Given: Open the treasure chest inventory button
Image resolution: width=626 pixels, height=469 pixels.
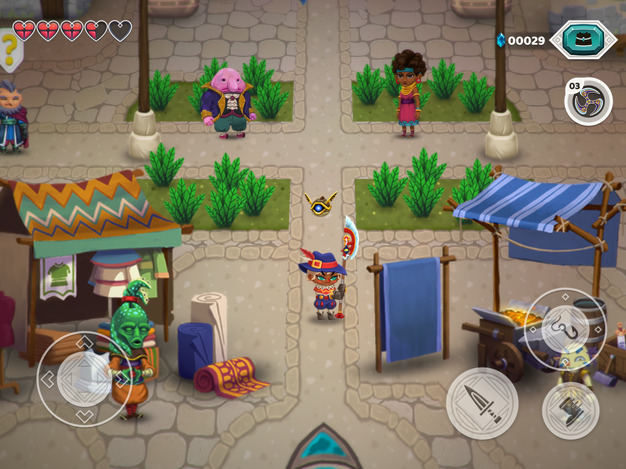Looking at the screenshot, I should point(583,39).
